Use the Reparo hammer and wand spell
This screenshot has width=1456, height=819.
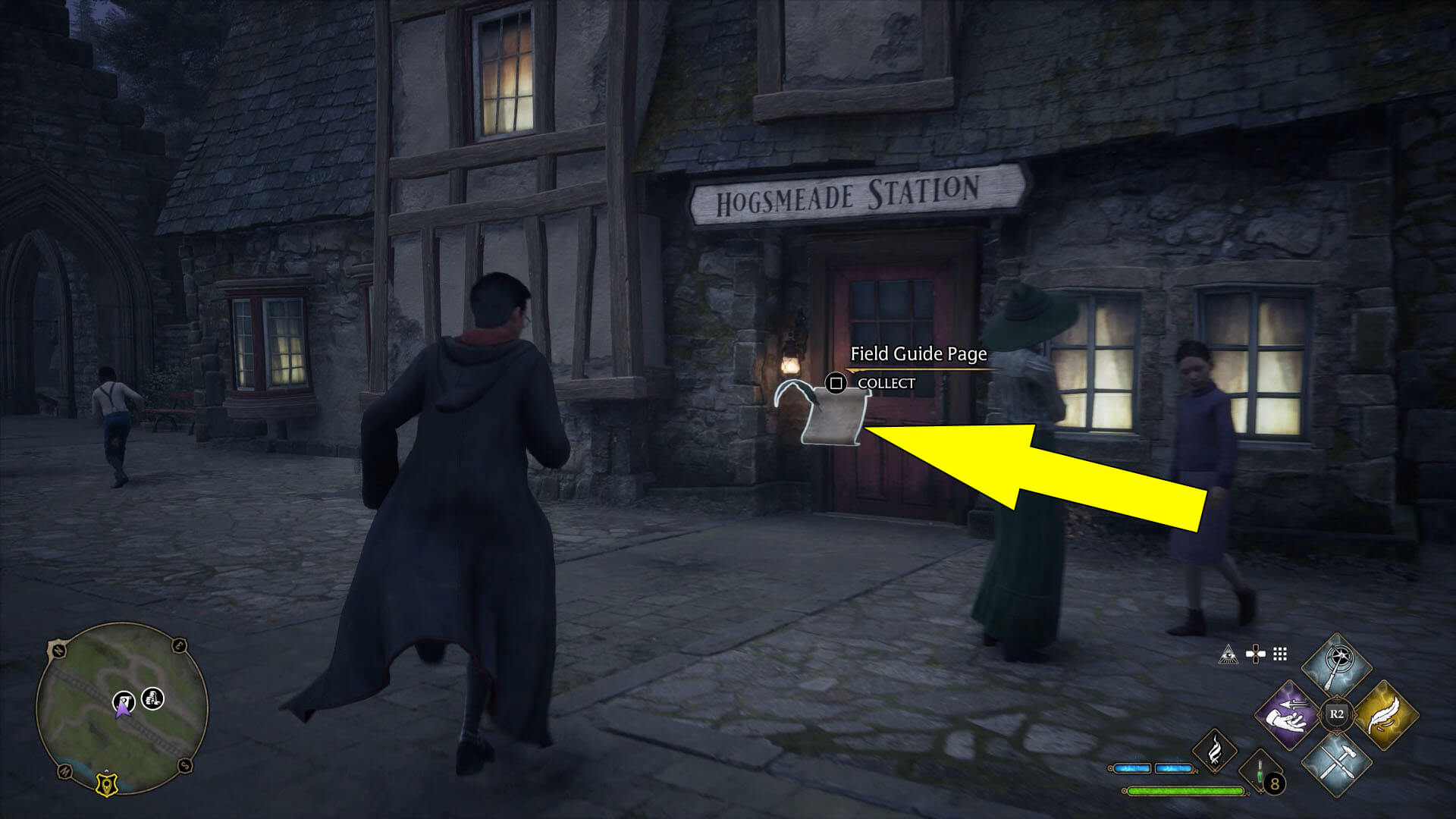pyautogui.click(x=1336, y=764)
